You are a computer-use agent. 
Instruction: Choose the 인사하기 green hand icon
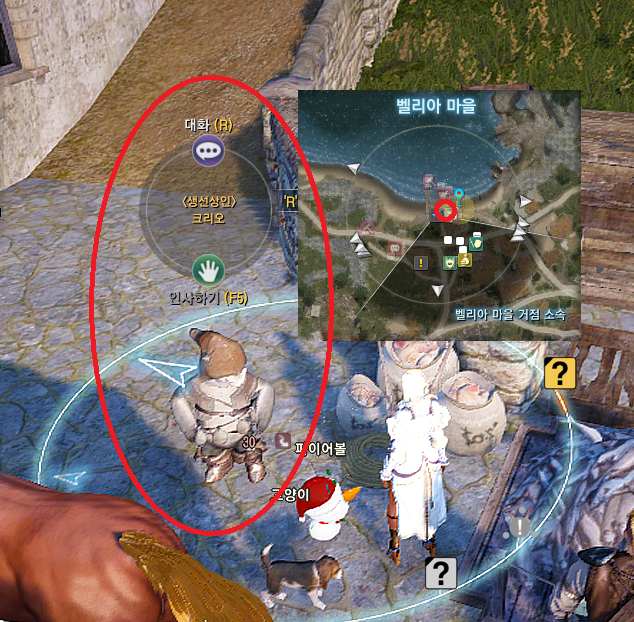coord(207,268)
